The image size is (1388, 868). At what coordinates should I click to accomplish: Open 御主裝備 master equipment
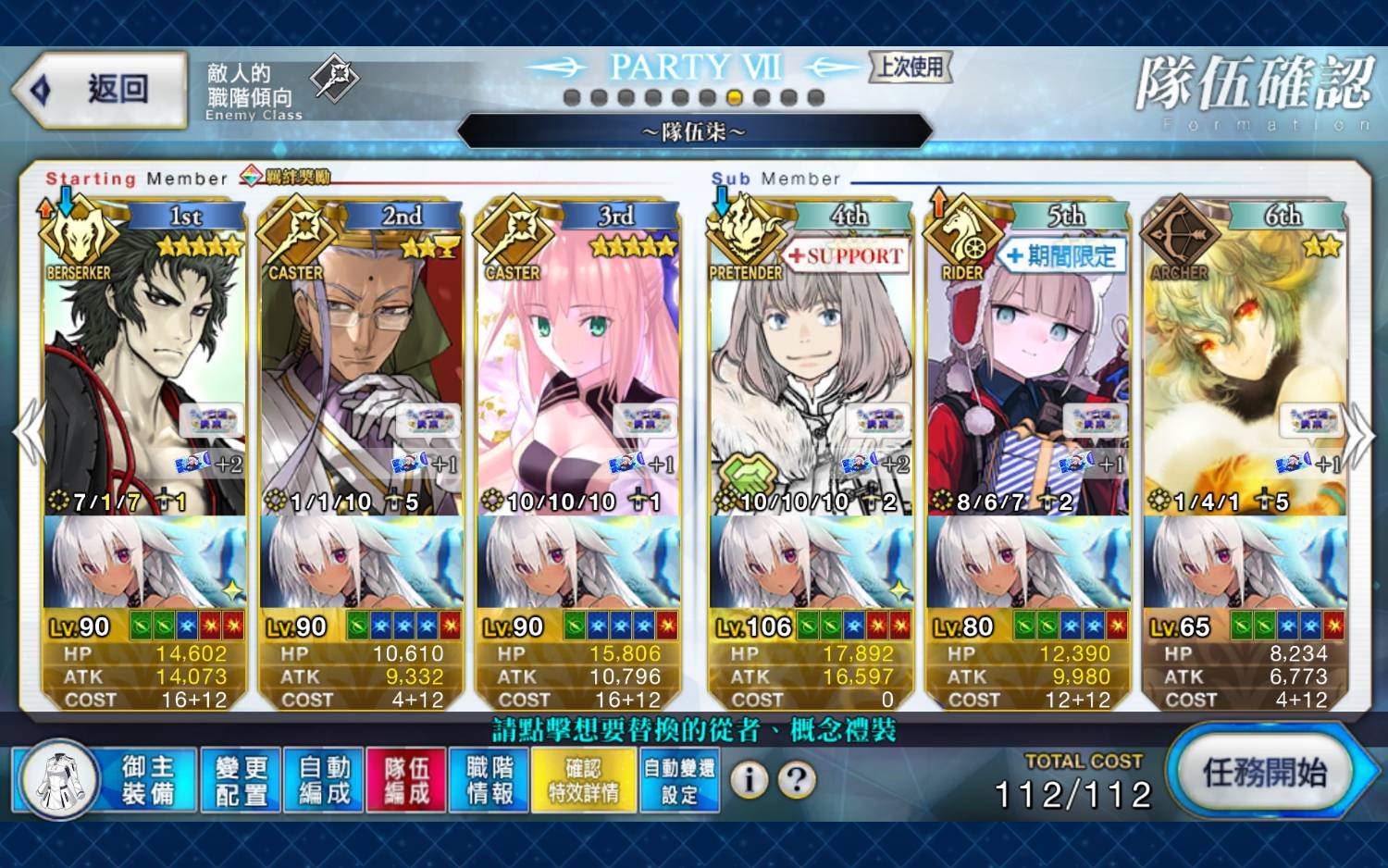[105, 780]
